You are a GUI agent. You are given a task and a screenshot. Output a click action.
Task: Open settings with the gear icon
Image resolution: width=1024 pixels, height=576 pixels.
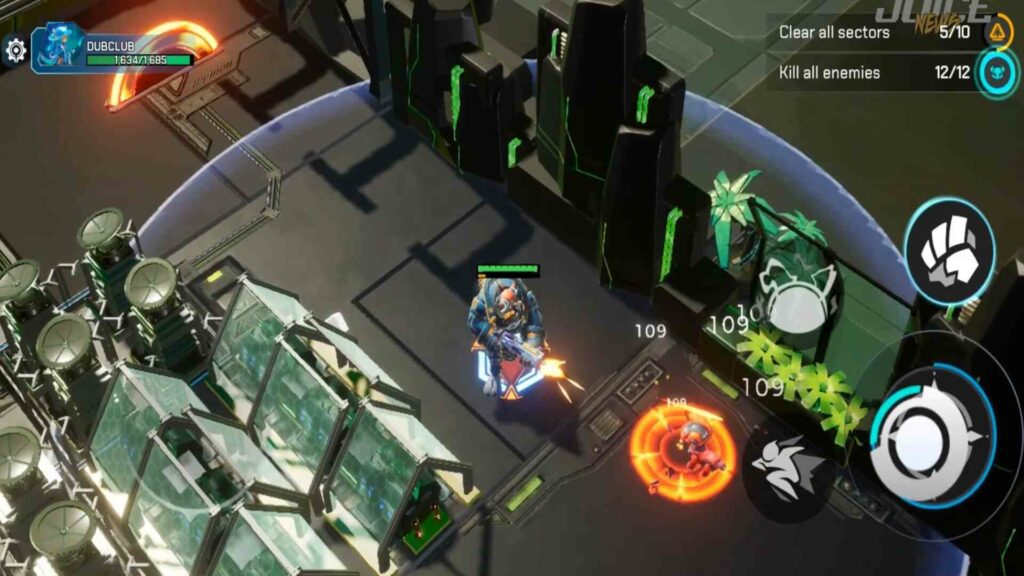coord(14,50)
